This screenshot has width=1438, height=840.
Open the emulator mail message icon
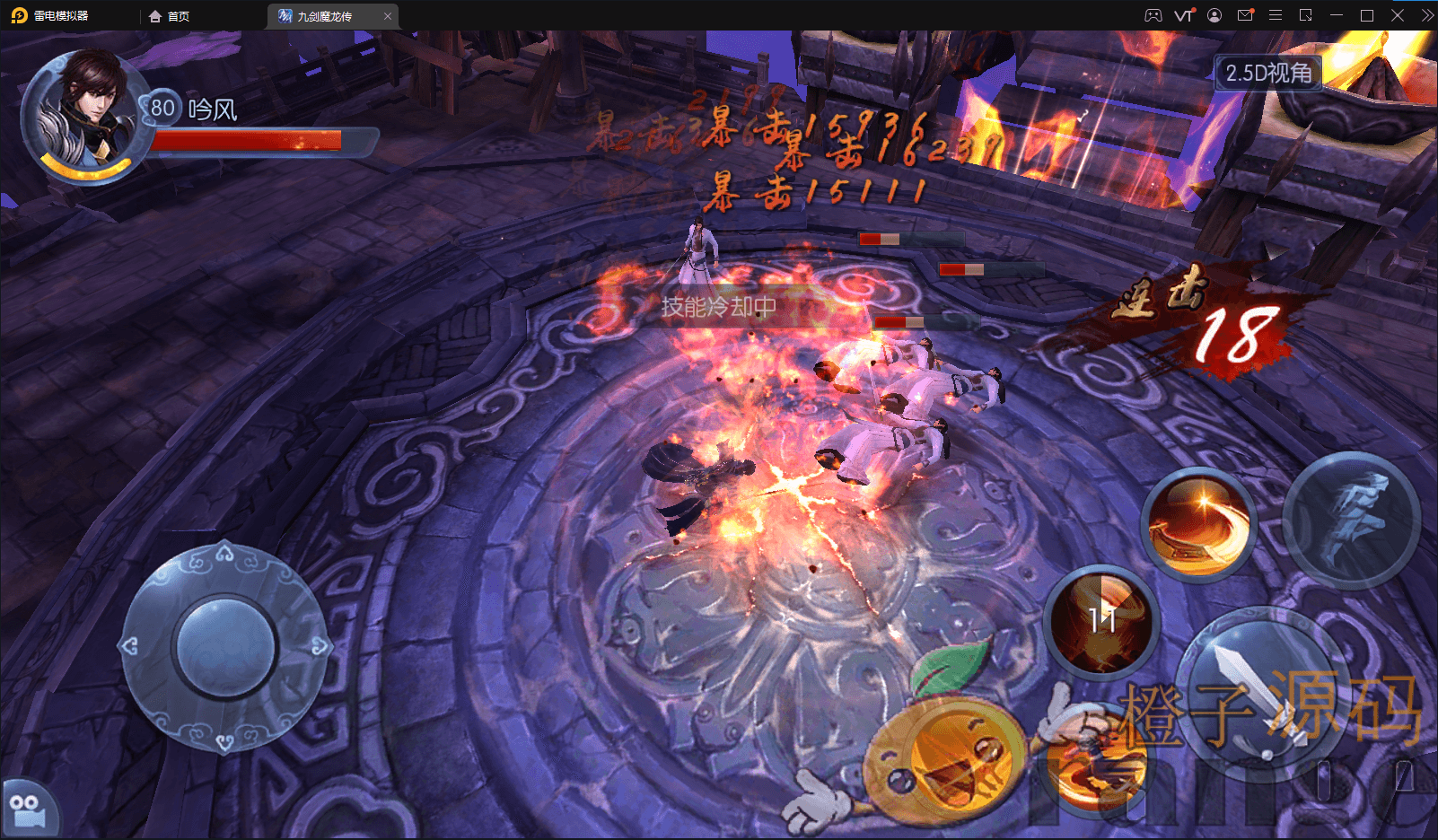point(1245,15)
